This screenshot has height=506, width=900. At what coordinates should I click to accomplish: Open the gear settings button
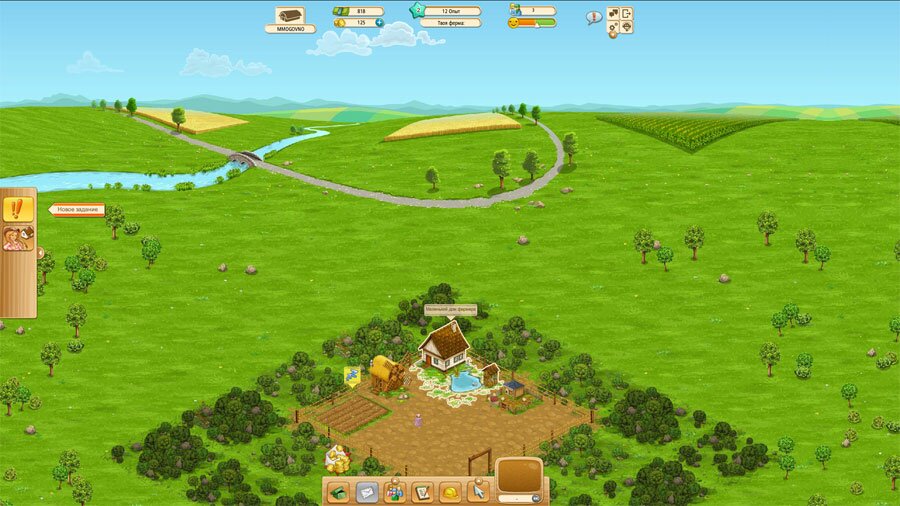pos(613,29)
